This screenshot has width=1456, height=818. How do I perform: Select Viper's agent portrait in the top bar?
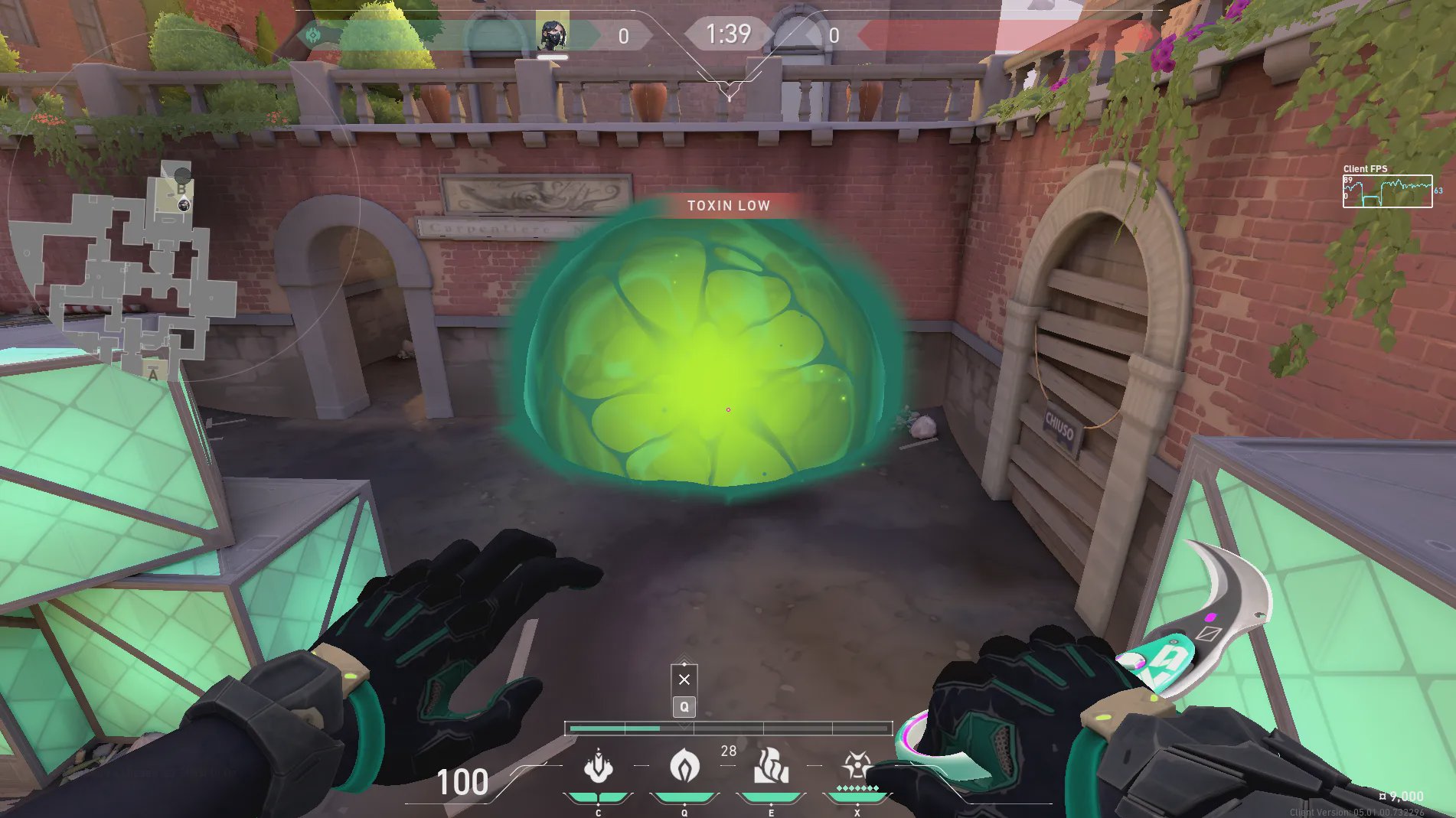(552, 34)
